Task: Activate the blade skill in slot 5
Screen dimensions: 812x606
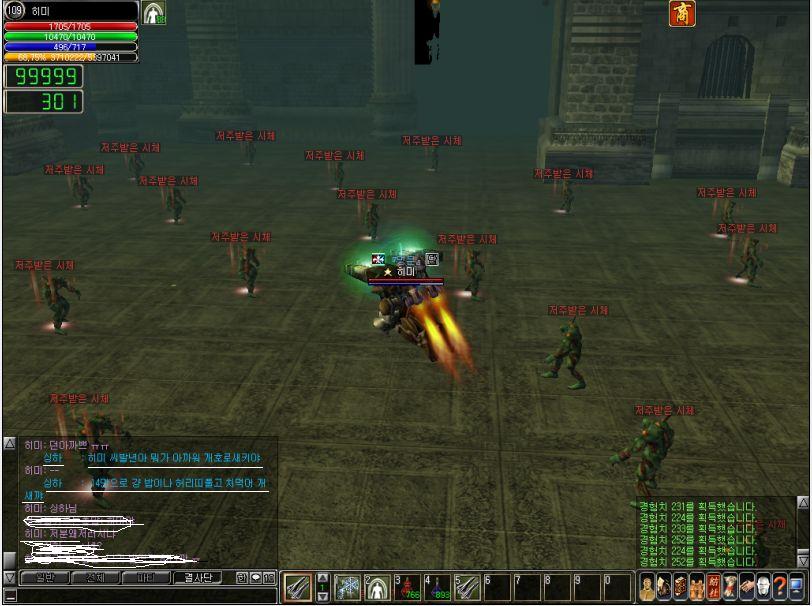Action: pos(467,588)
